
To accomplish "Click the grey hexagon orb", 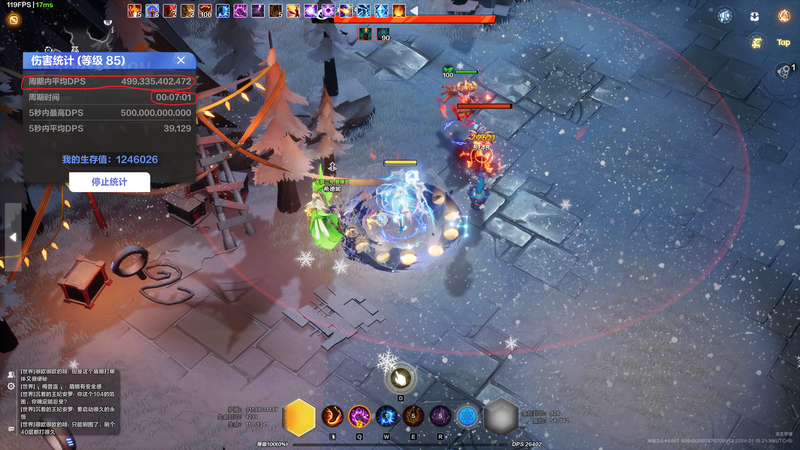I will point(501,417).
